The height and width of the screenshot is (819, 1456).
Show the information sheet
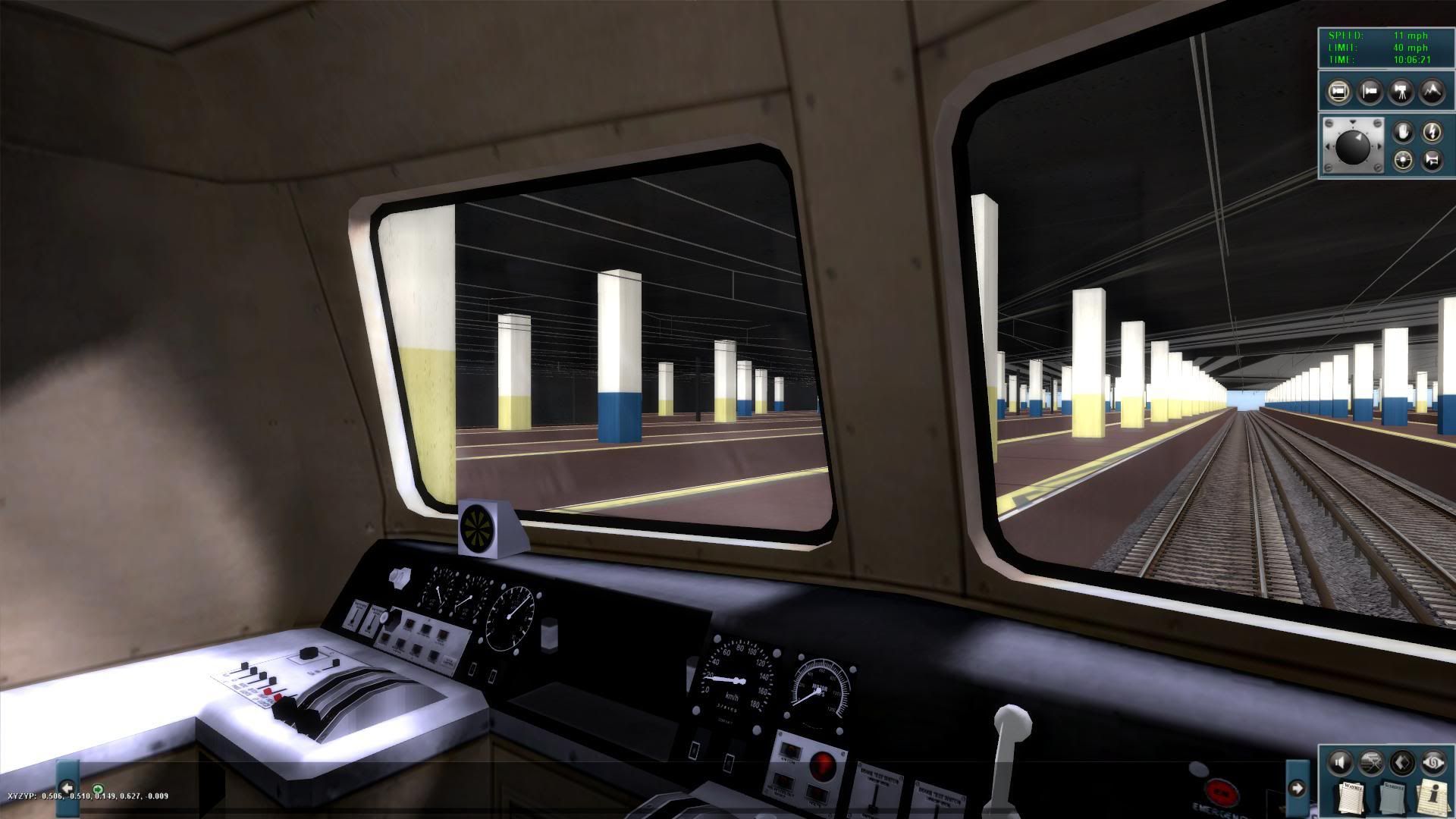[1432, 796]
